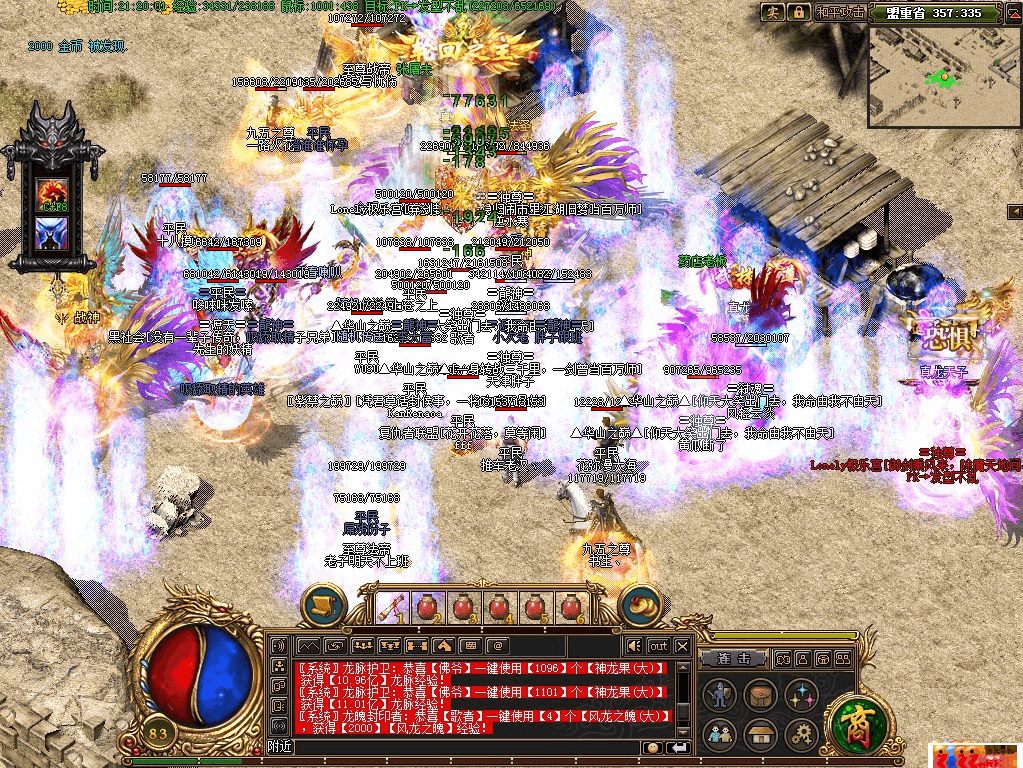Open the settings gear menu
Image resolution: width=1023 pixels, height=768 pixels.
click(799, 734)
